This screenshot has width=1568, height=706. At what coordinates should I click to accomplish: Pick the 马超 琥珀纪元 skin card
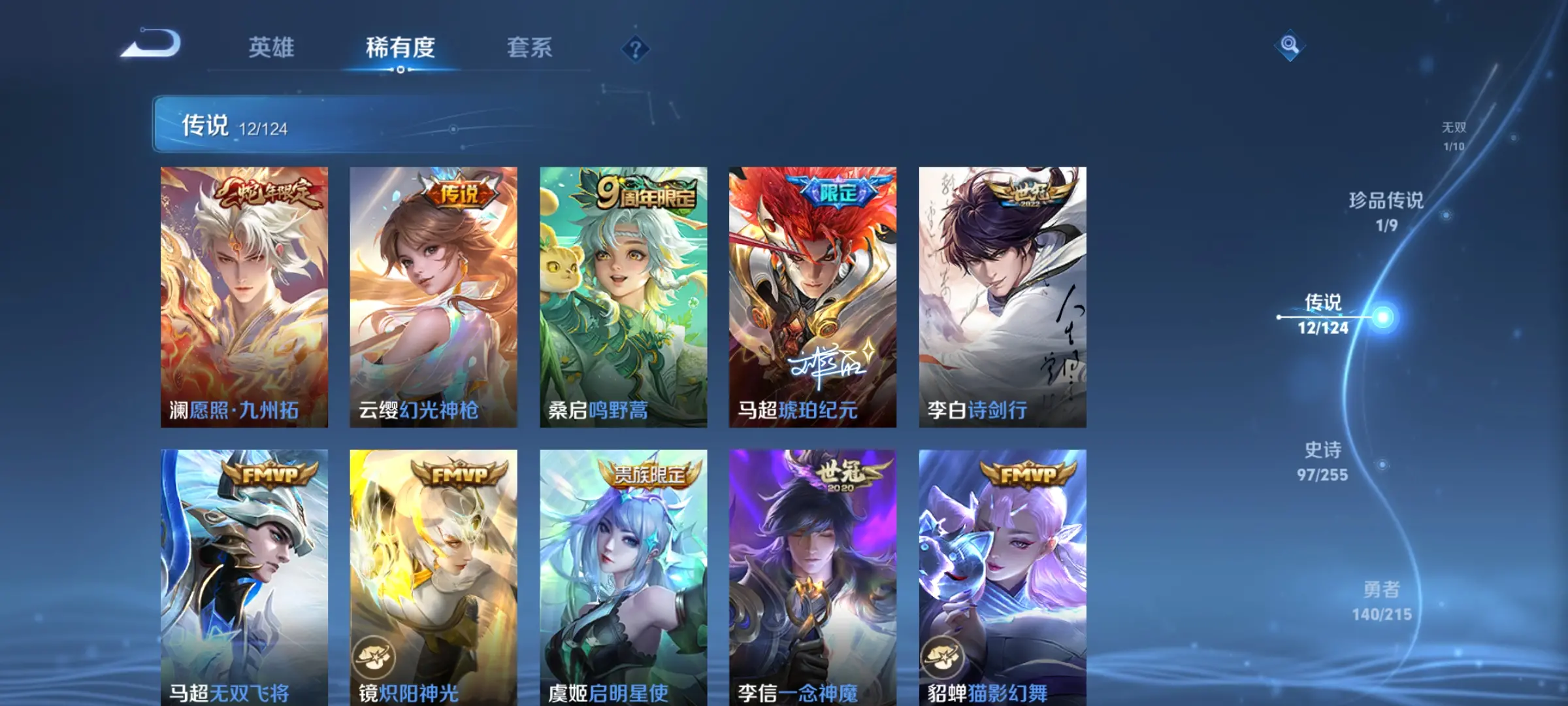coord(813,297)
